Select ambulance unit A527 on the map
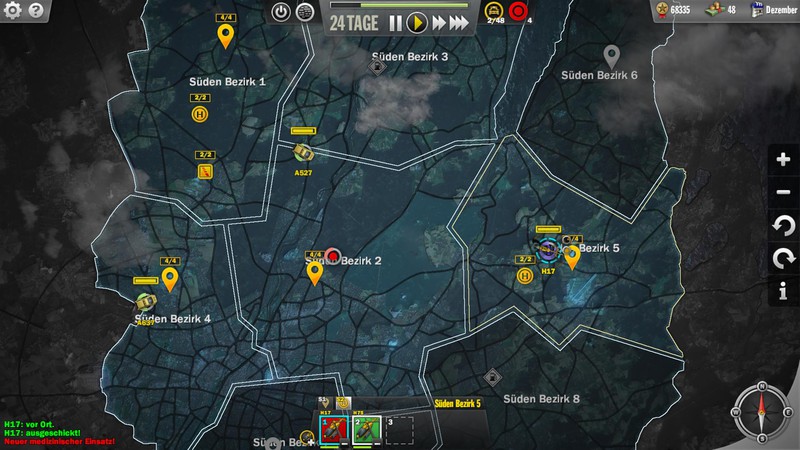Image resolution: width=800 pixels, height=450 pixels. (x=303, y=153)
